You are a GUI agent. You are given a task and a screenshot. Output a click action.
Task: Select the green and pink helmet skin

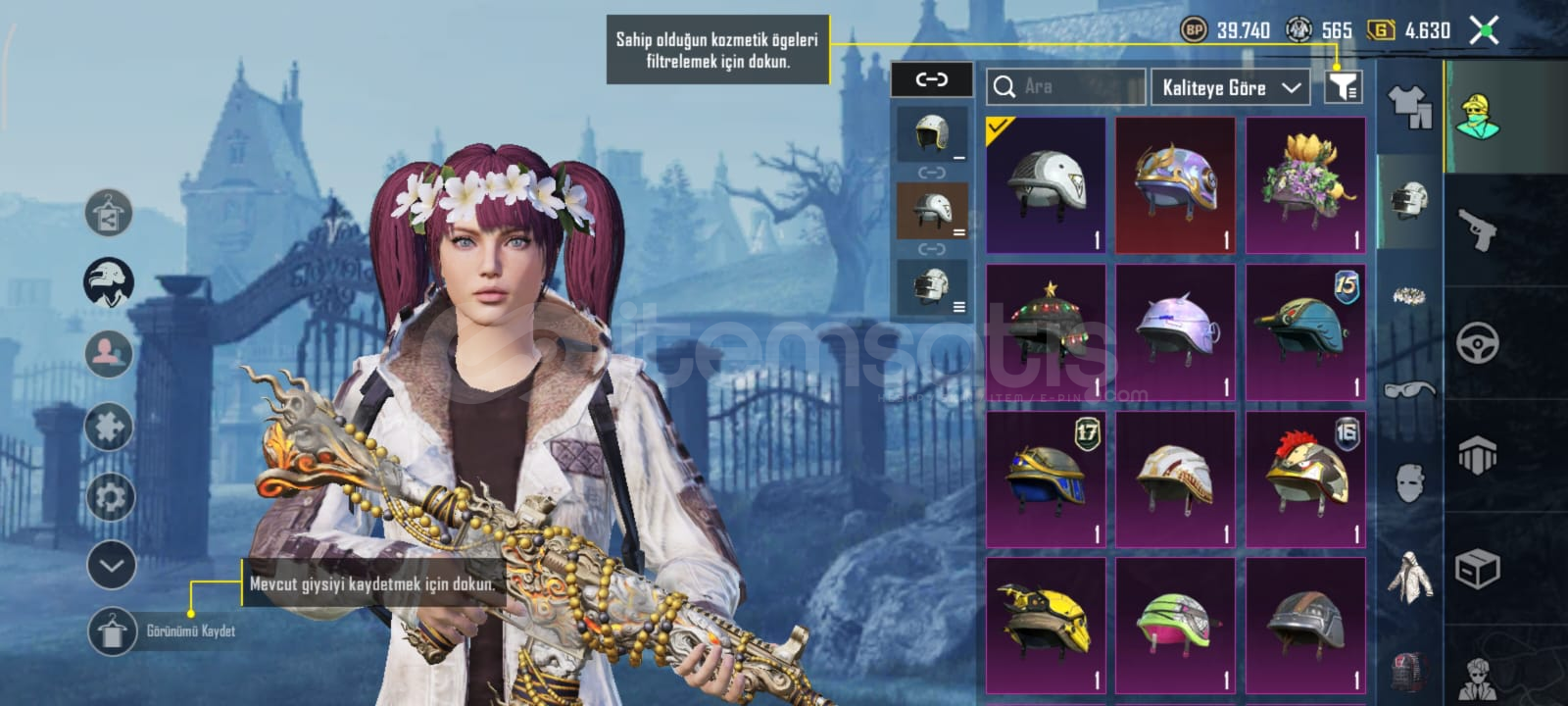(x=1175, y=625)
